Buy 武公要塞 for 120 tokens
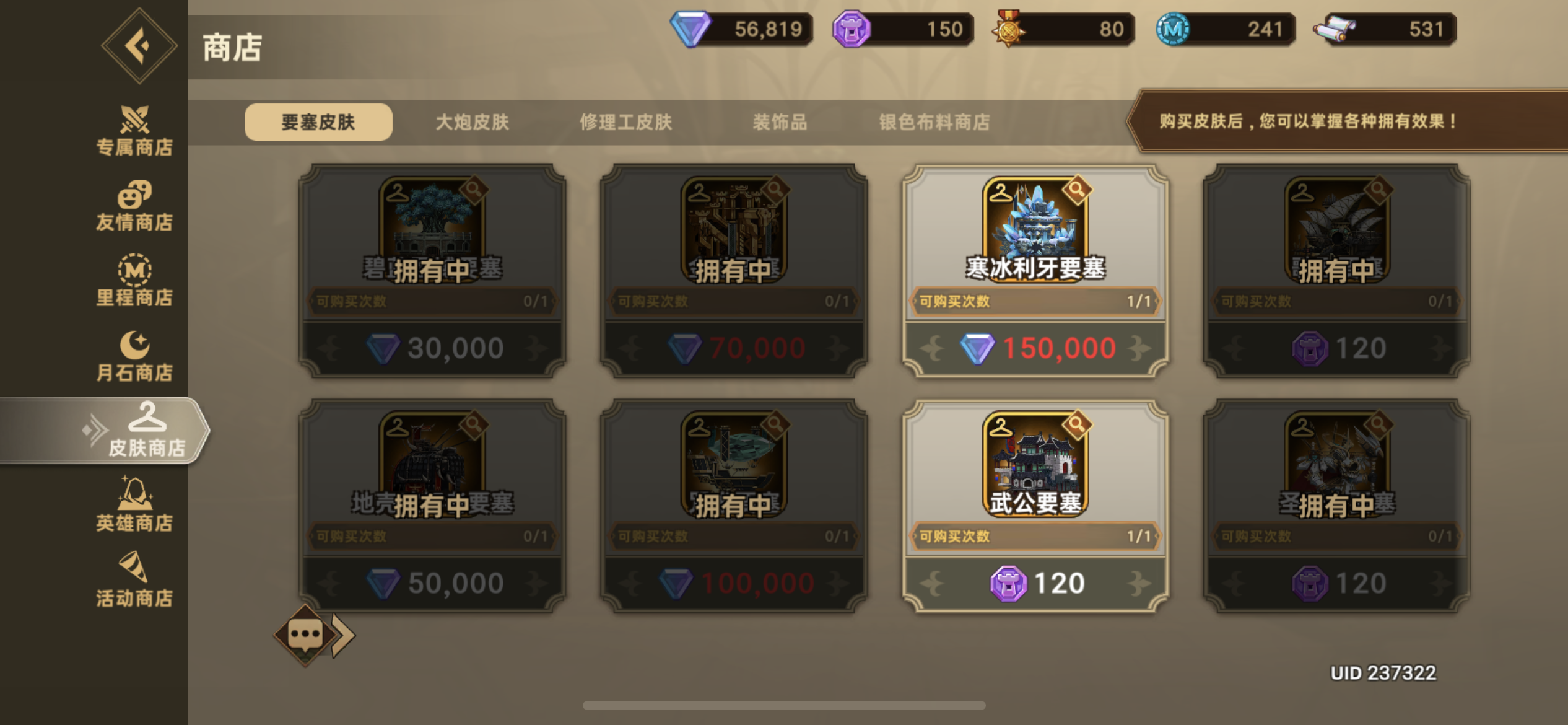 tap(1037, 581)
